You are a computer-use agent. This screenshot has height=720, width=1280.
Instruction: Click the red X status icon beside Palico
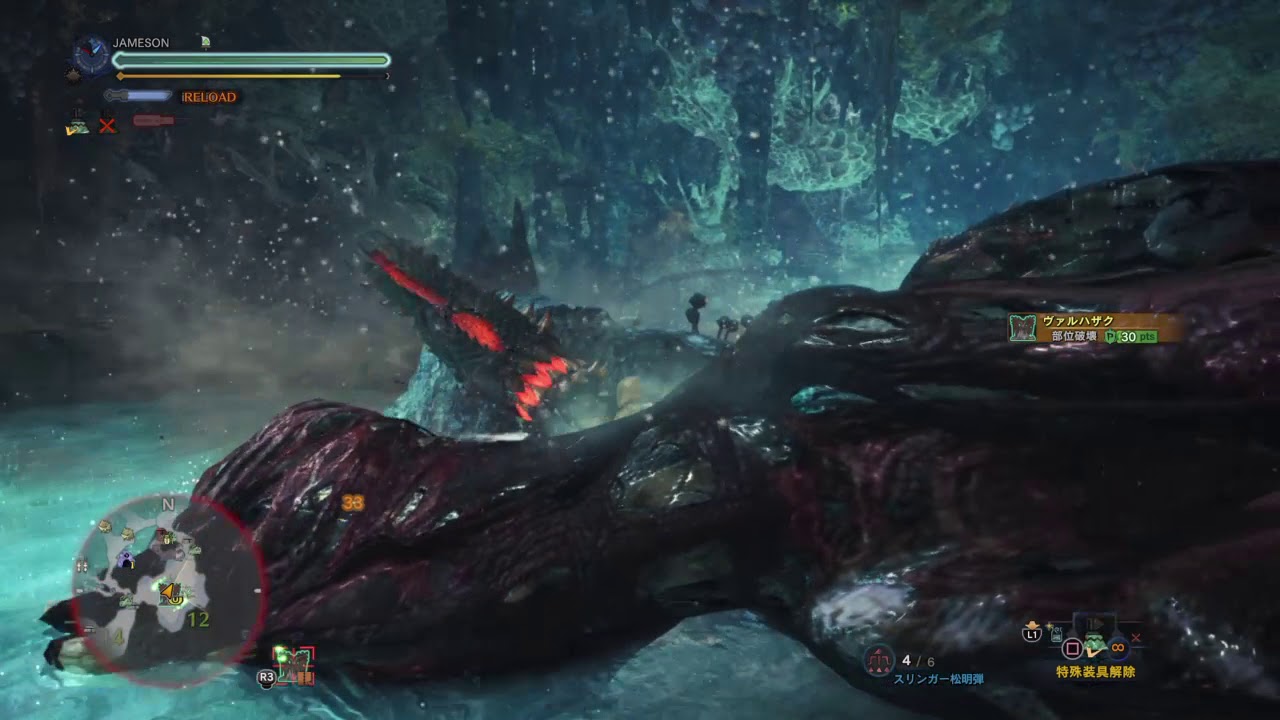point(105,125)
